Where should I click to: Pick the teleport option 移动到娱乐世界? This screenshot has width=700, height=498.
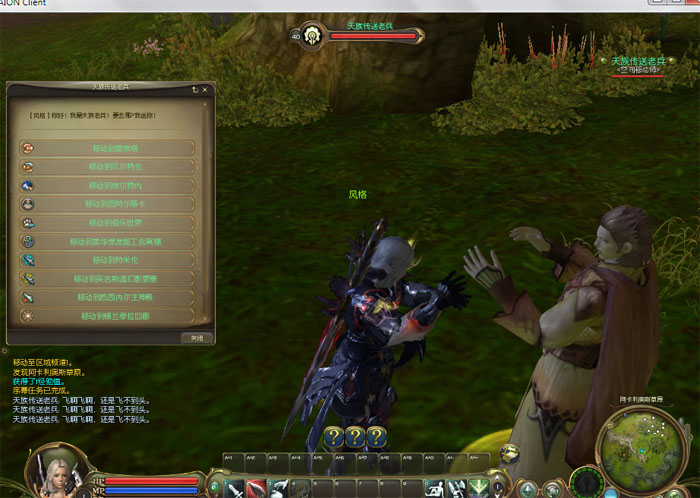[106, 223]
